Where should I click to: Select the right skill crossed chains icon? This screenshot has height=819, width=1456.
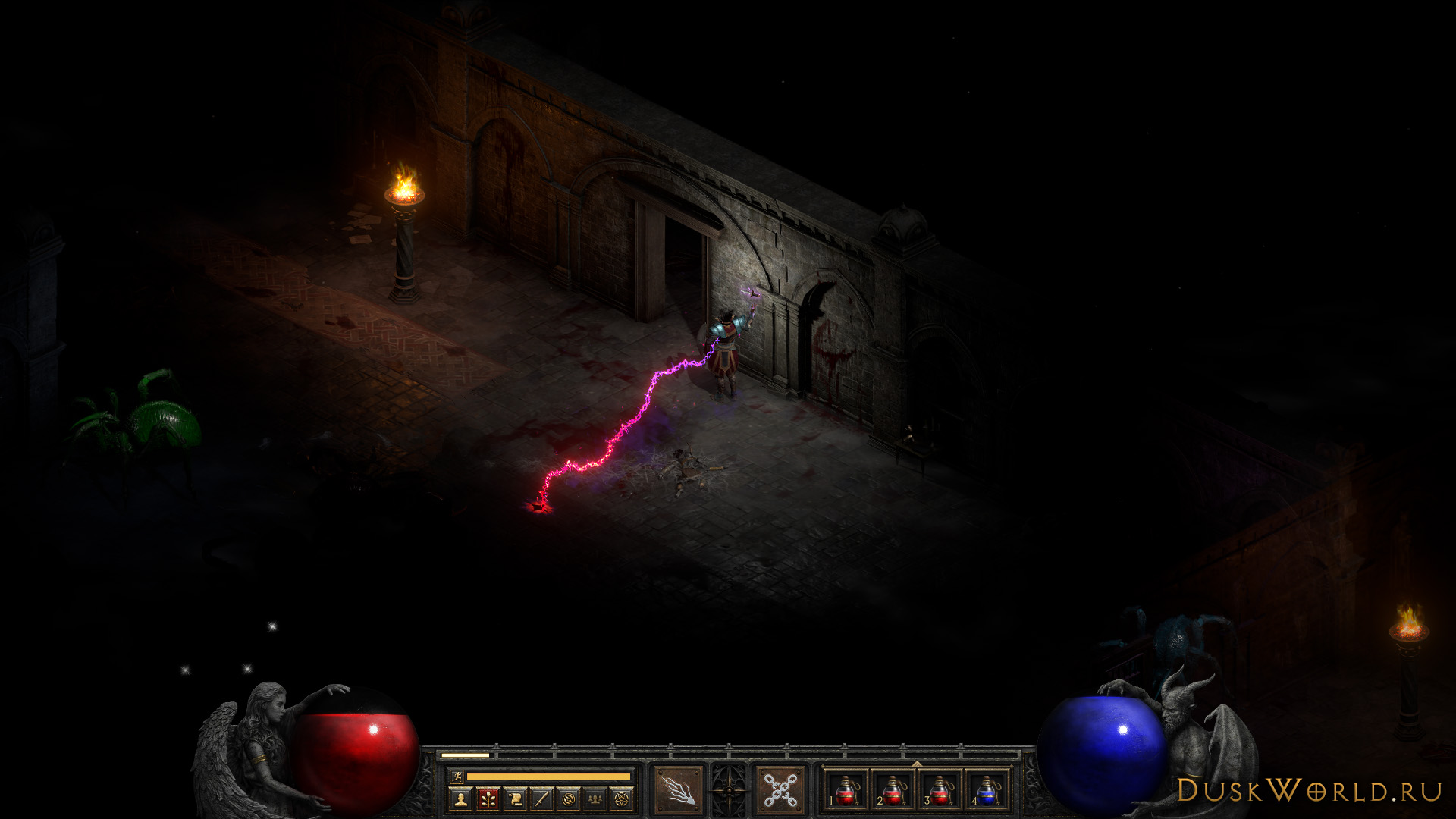coord(780,789)
